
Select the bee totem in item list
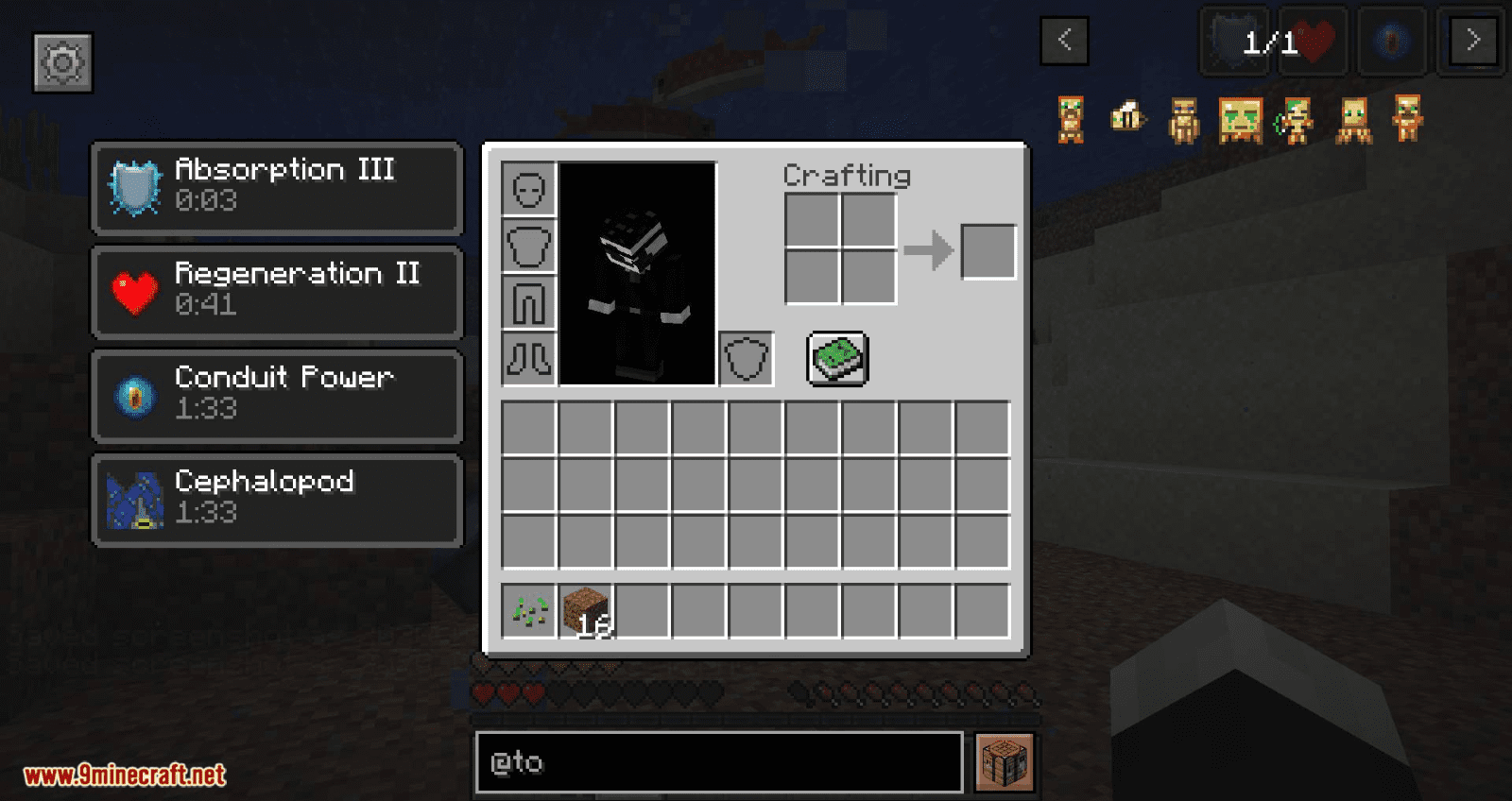coord(1127,118)
